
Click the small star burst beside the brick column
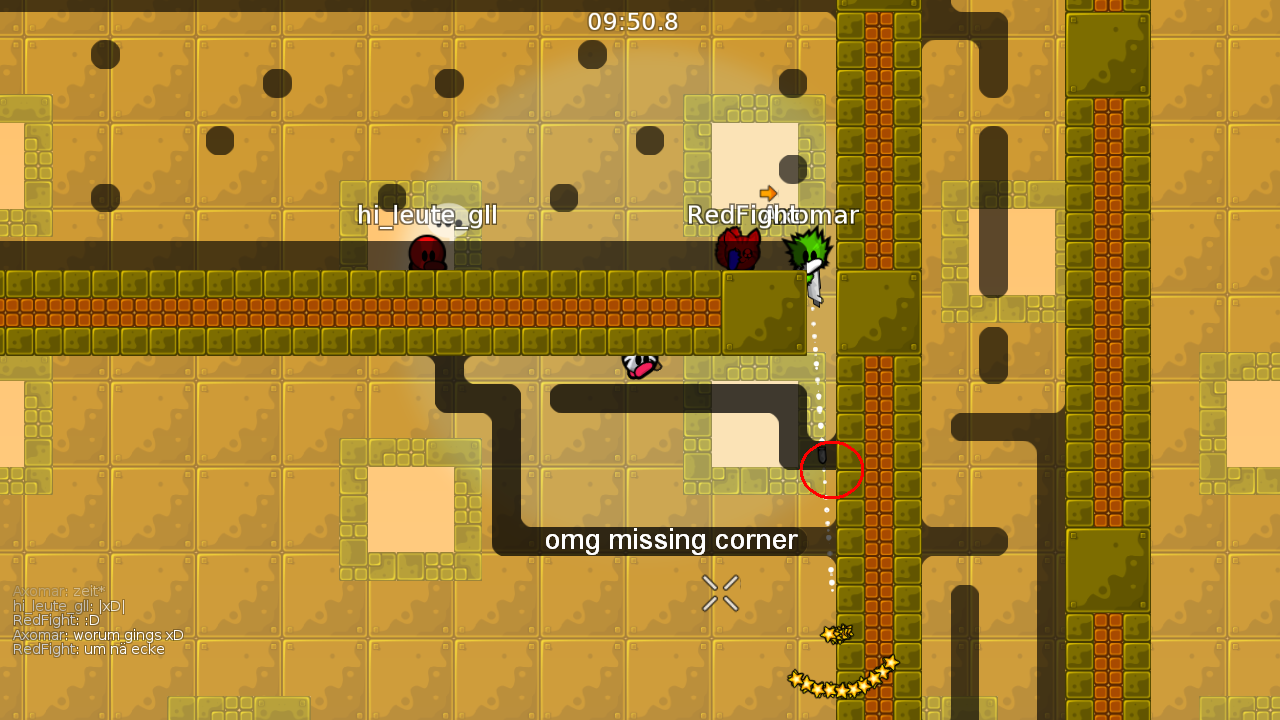click(835, 632)
